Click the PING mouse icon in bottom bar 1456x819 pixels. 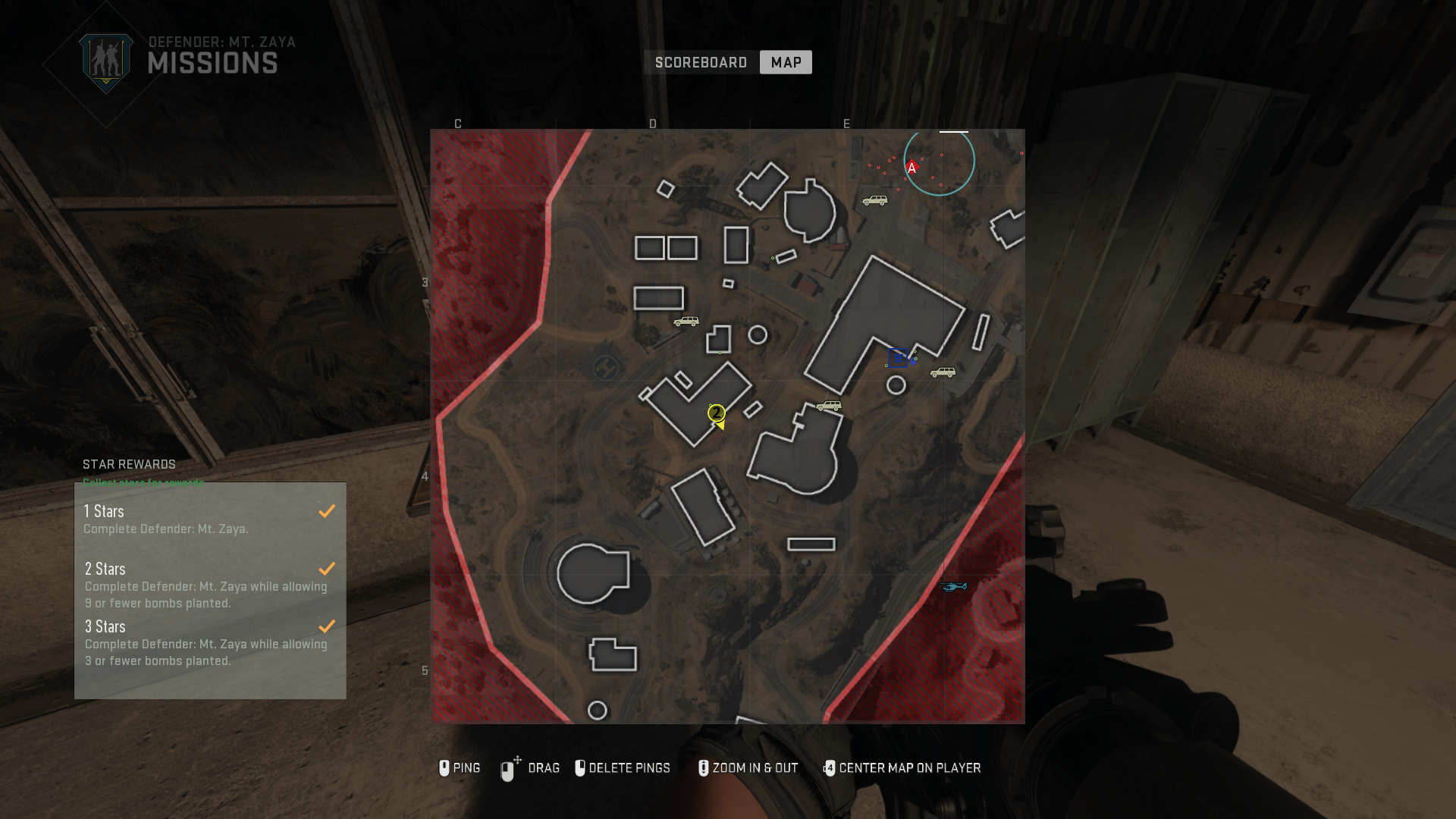pyautogui.click(x=444, y=768)
